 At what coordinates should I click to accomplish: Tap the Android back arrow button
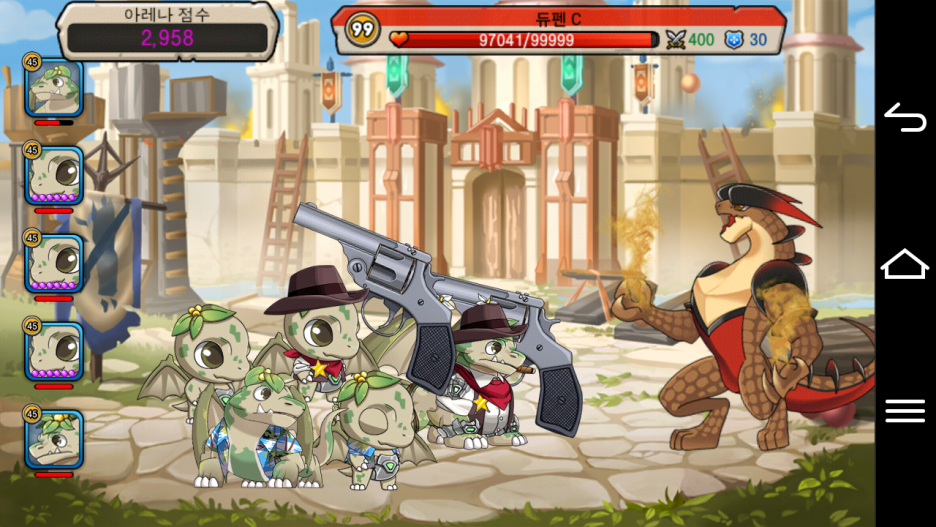905,118
